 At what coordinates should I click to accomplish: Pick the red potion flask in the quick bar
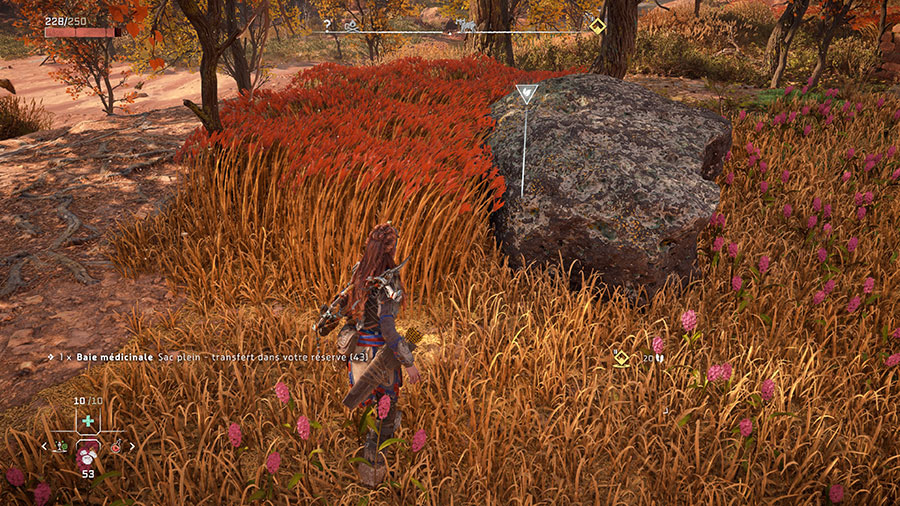click(117, 446)
